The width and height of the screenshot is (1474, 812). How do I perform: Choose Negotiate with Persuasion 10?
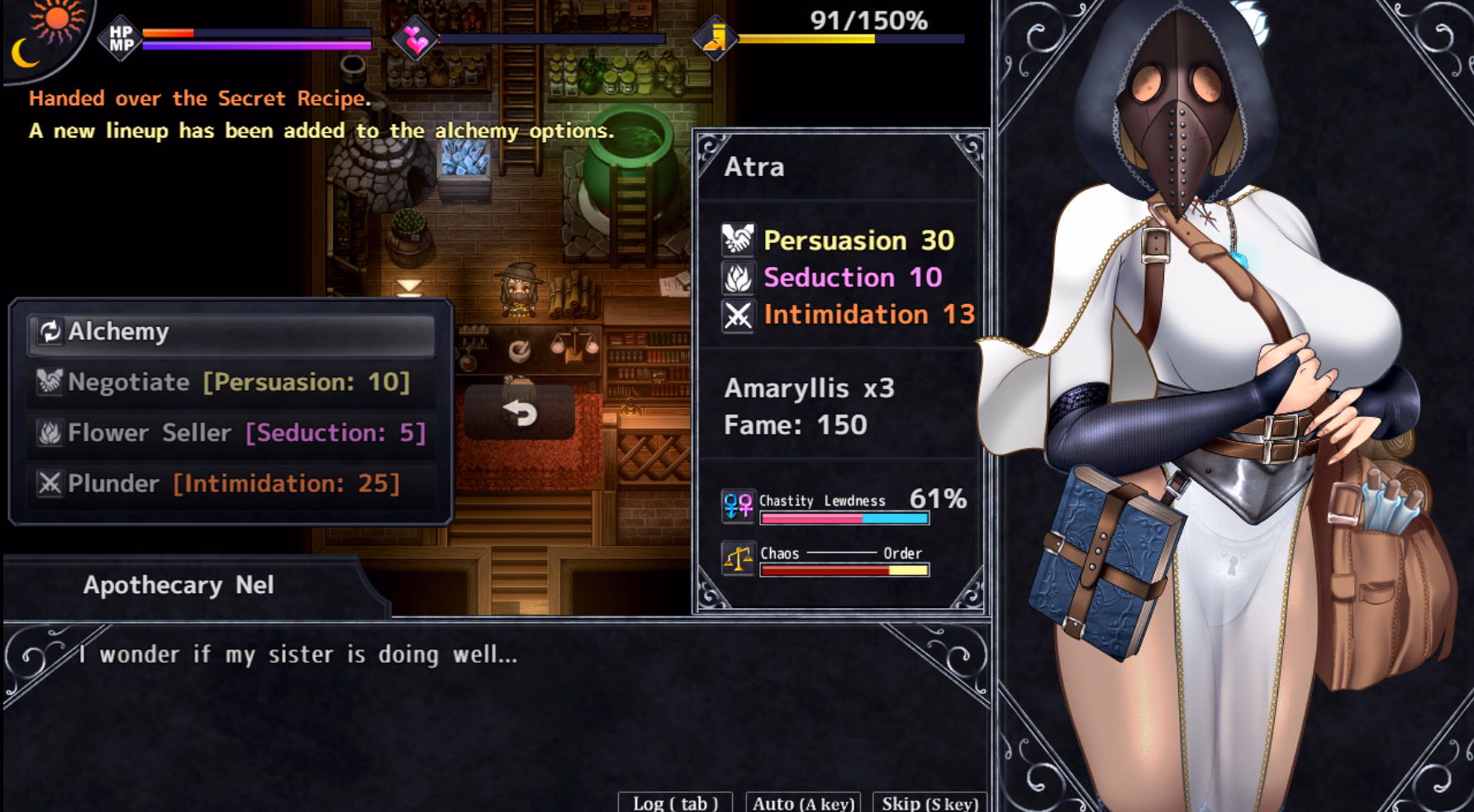(x=231, y=382)
